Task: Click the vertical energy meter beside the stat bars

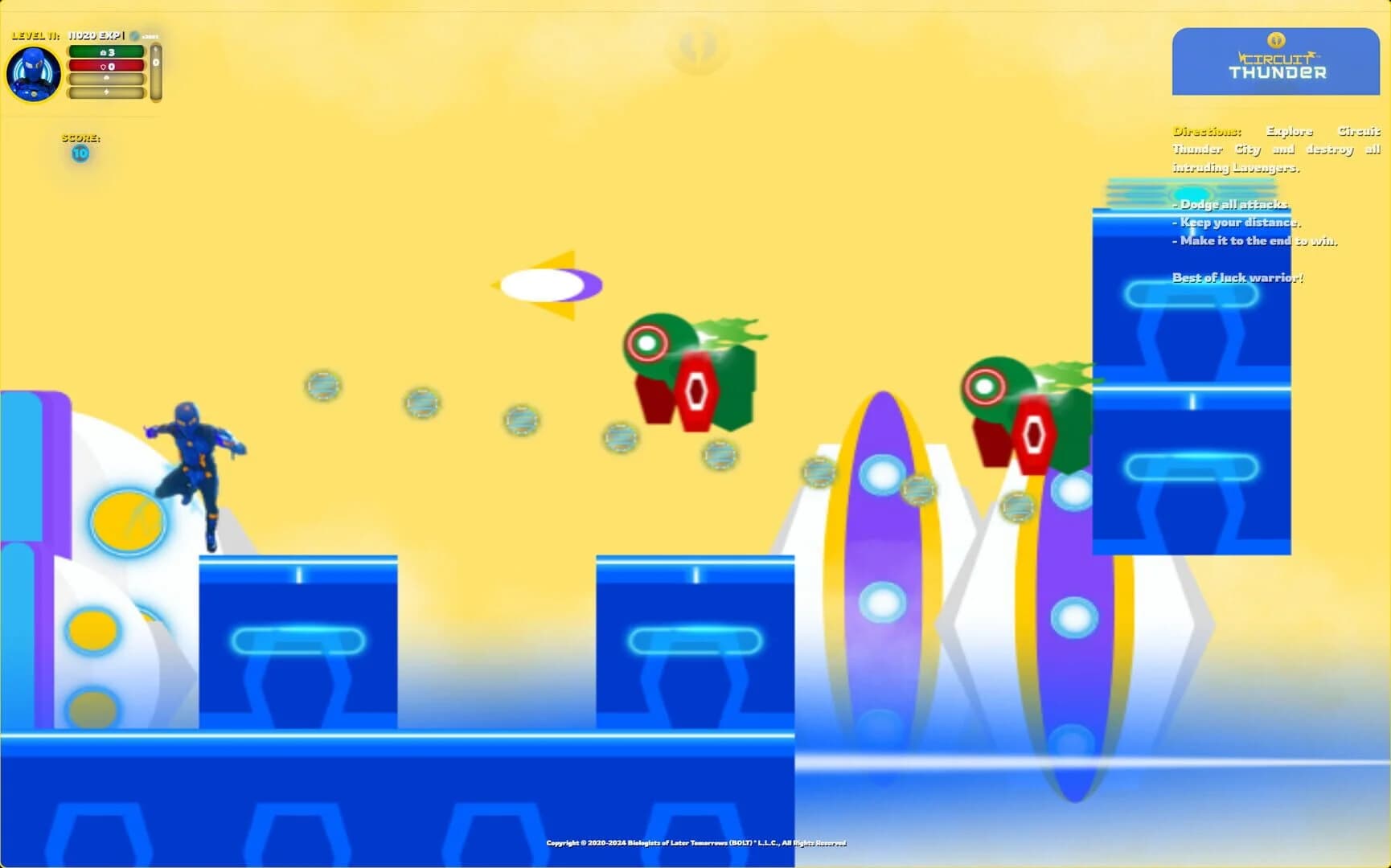Action: pos(154,68)
